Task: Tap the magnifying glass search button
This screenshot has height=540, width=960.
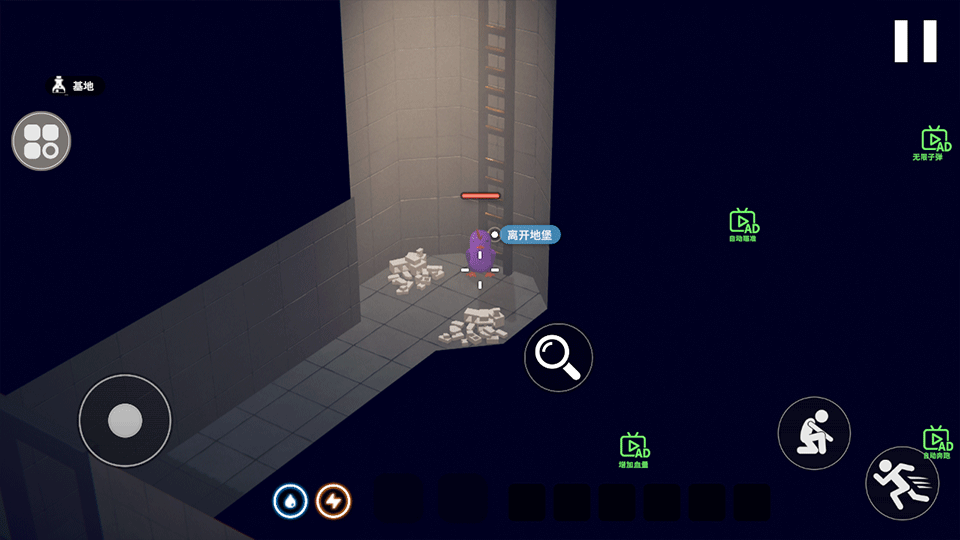Action: [x=558, y=357]
